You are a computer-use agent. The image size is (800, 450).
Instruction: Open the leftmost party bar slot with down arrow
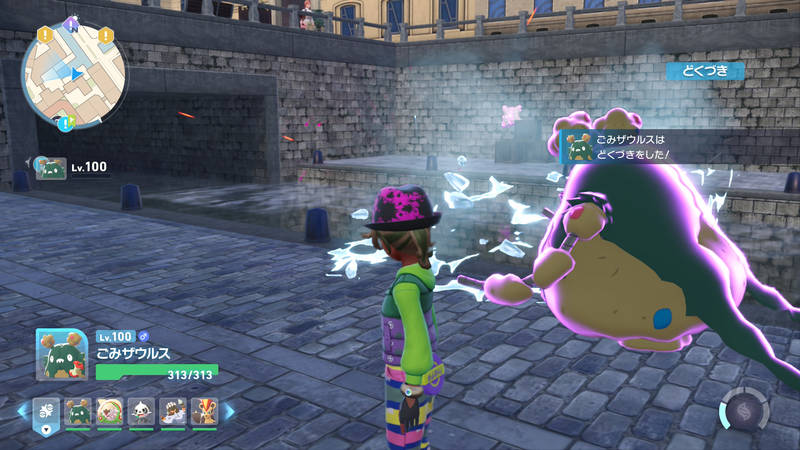coord(46,411)
